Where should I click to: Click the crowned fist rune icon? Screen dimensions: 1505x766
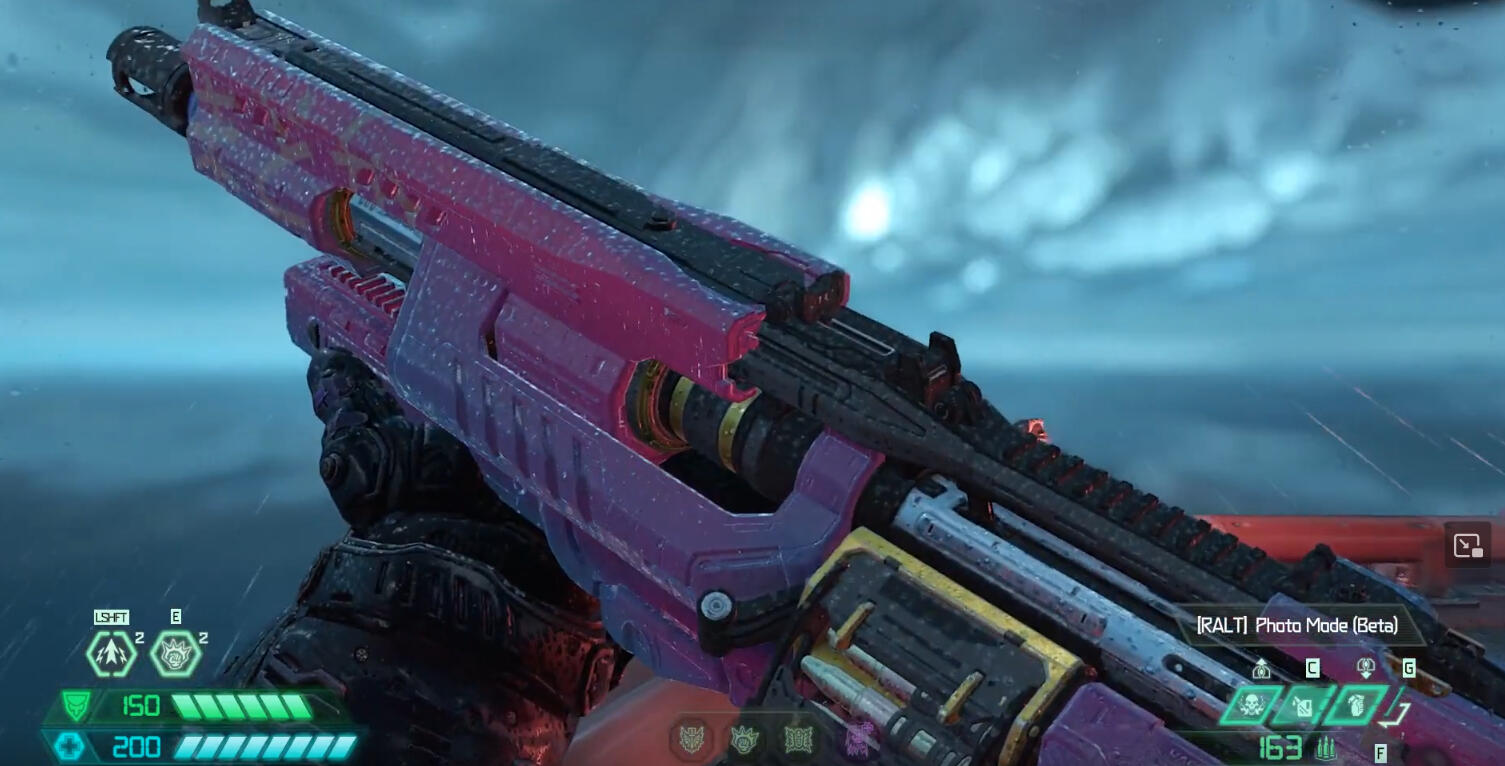[x=743, y=741]
